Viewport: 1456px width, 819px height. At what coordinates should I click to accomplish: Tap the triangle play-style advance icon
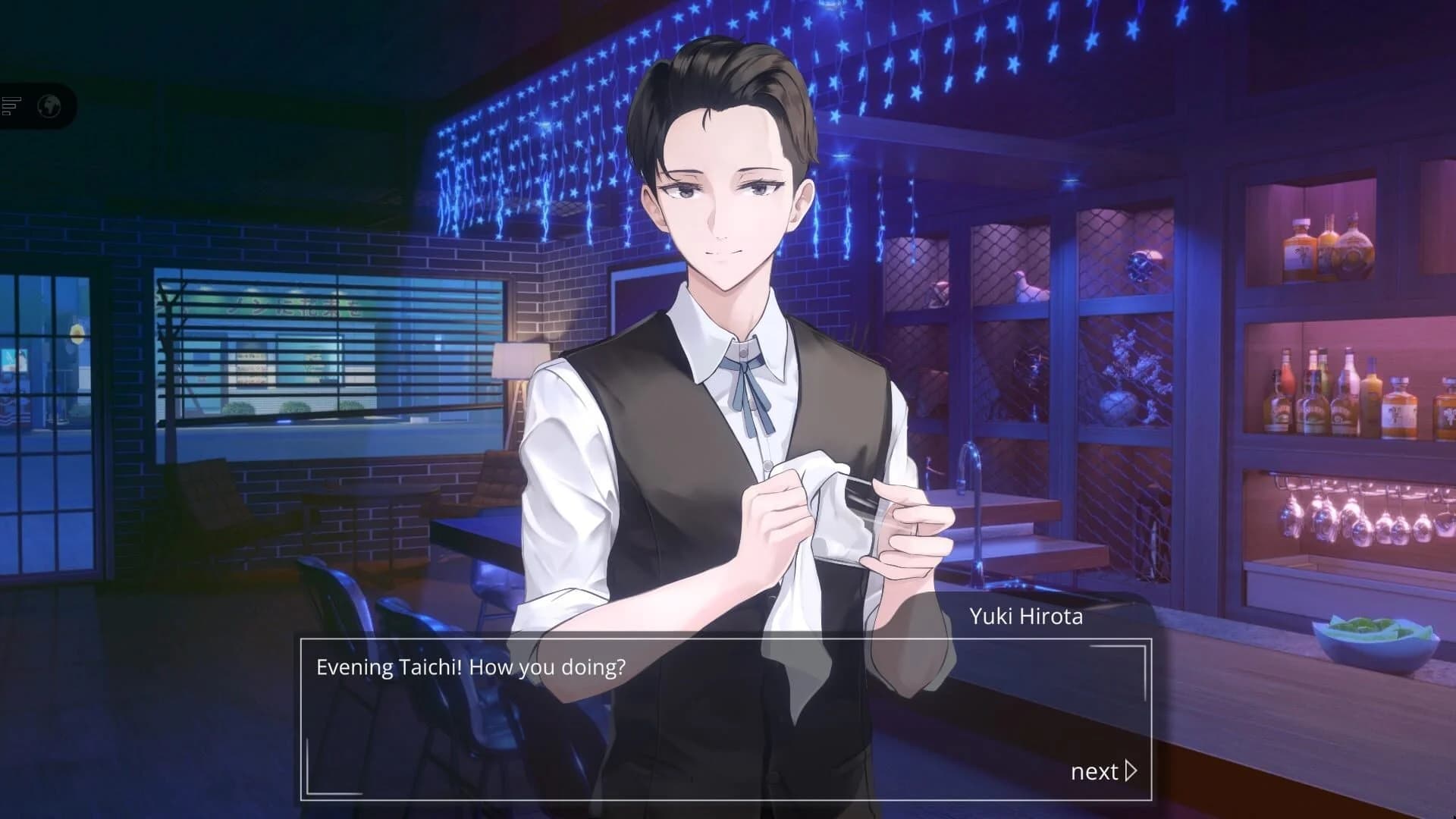(x=1131, y=770)
